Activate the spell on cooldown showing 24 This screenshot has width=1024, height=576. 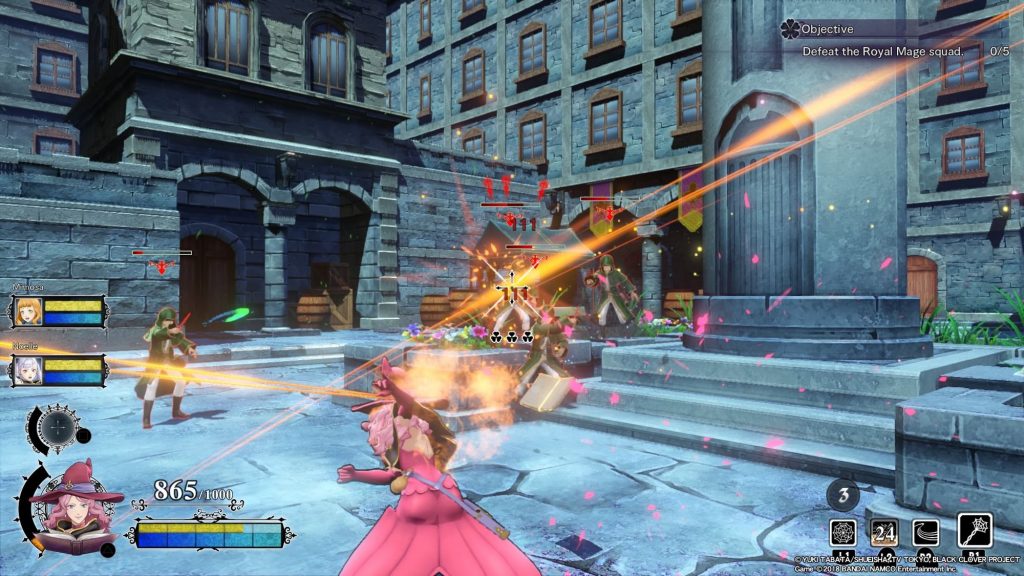[x=885, y=532]
